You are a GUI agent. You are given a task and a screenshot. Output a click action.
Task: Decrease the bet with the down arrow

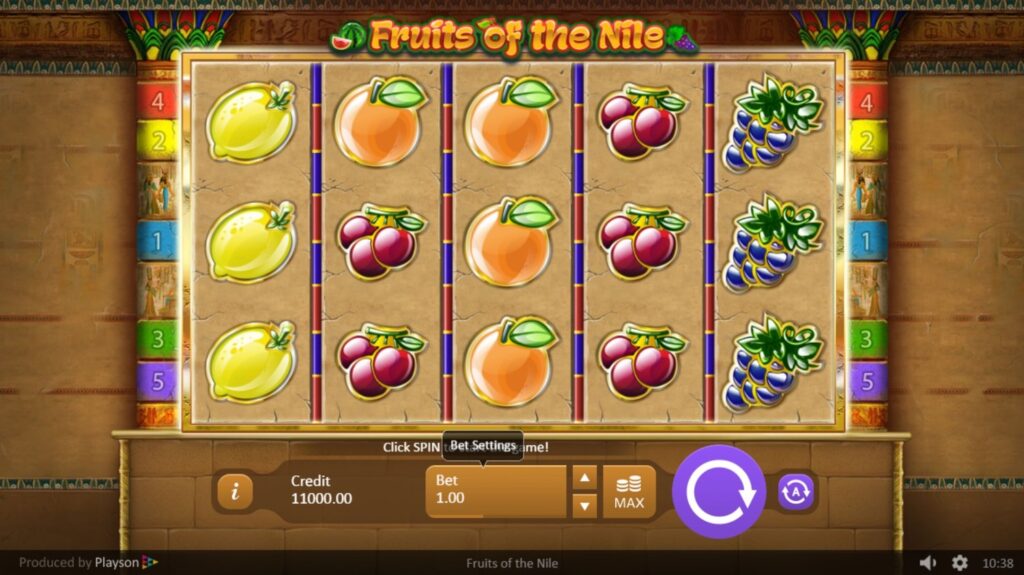[x=585, y=505]
